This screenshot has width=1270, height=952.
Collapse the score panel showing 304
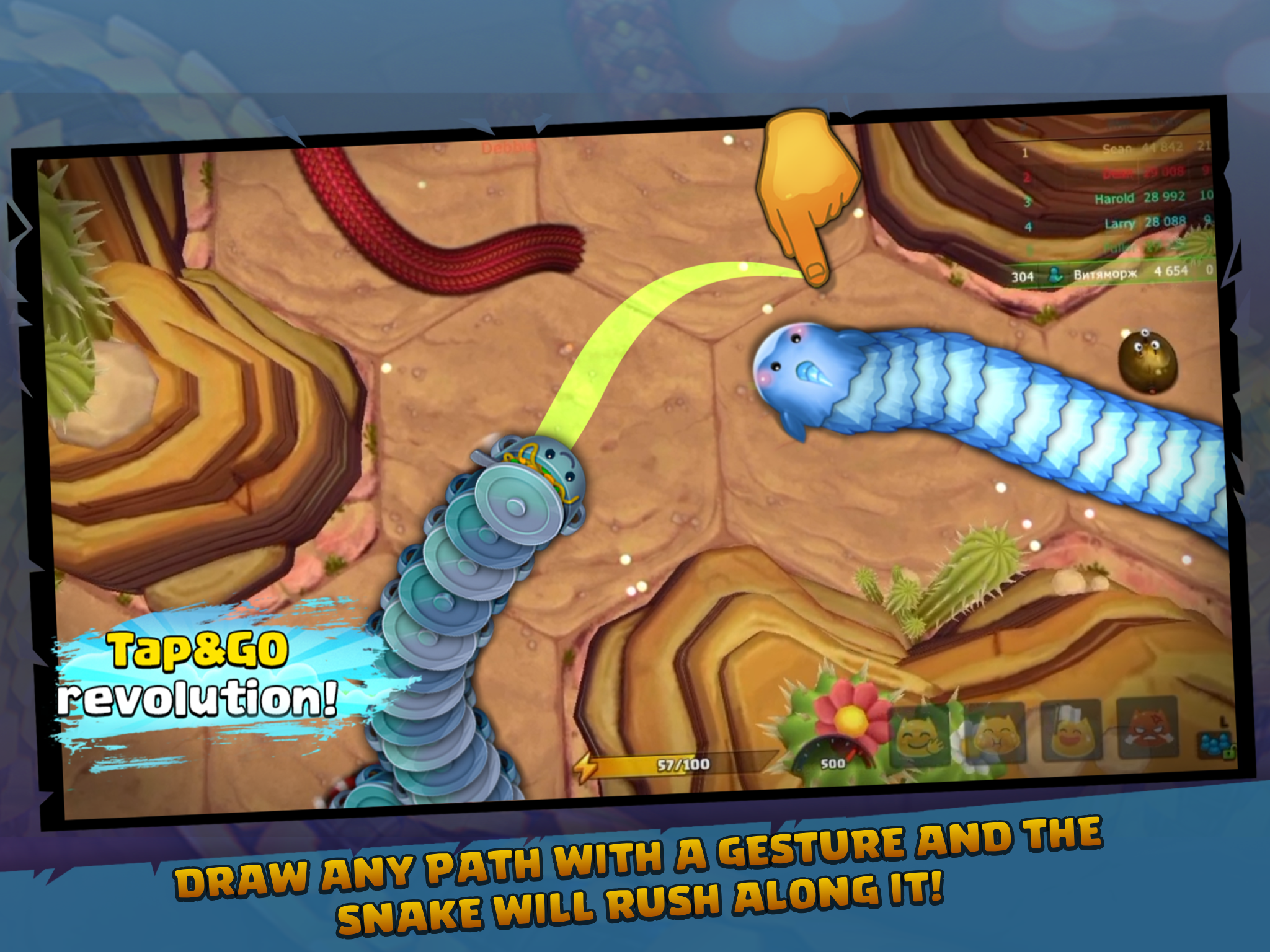tap(1024, 276)
